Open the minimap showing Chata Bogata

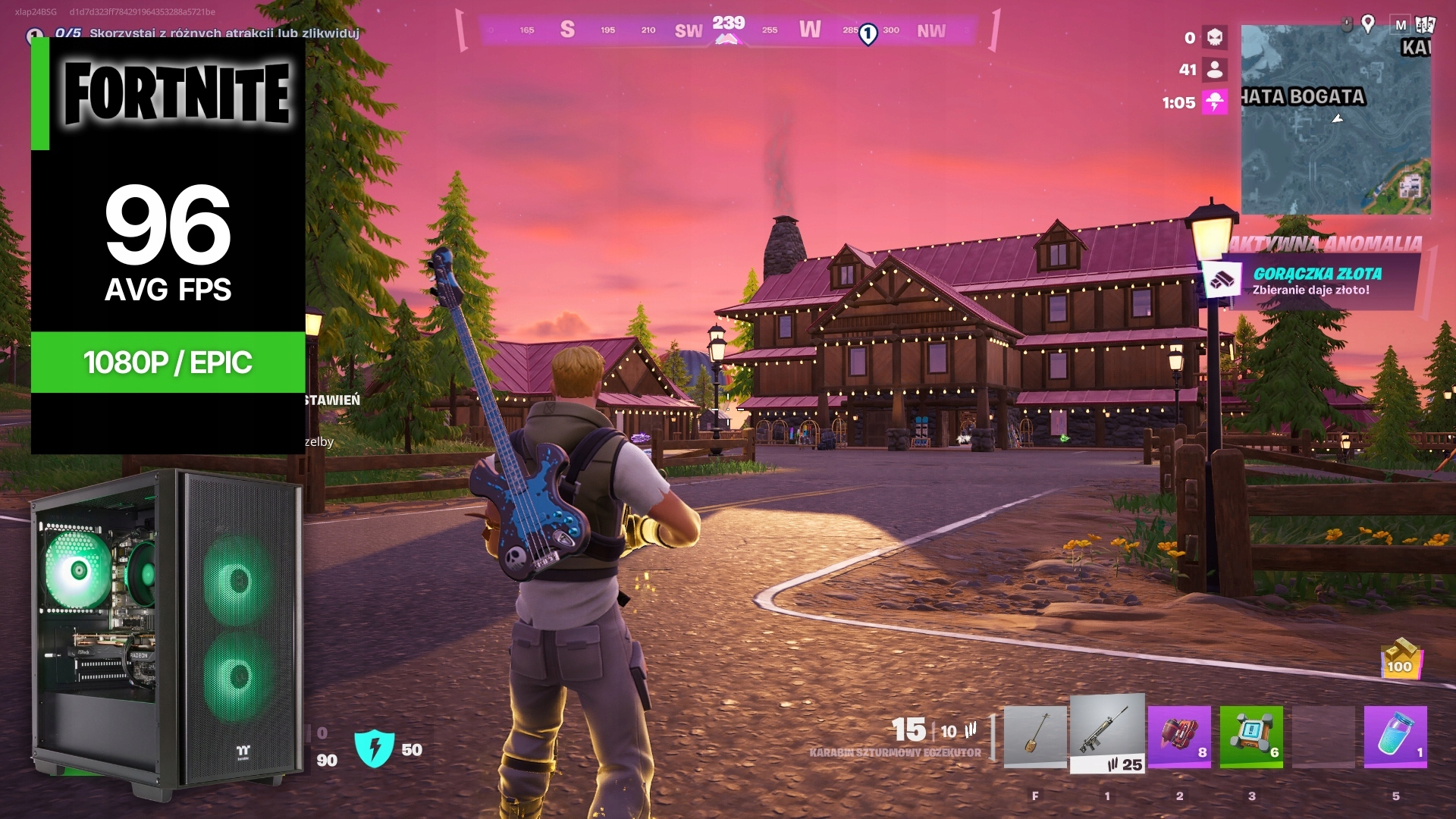pos(1335,121)
